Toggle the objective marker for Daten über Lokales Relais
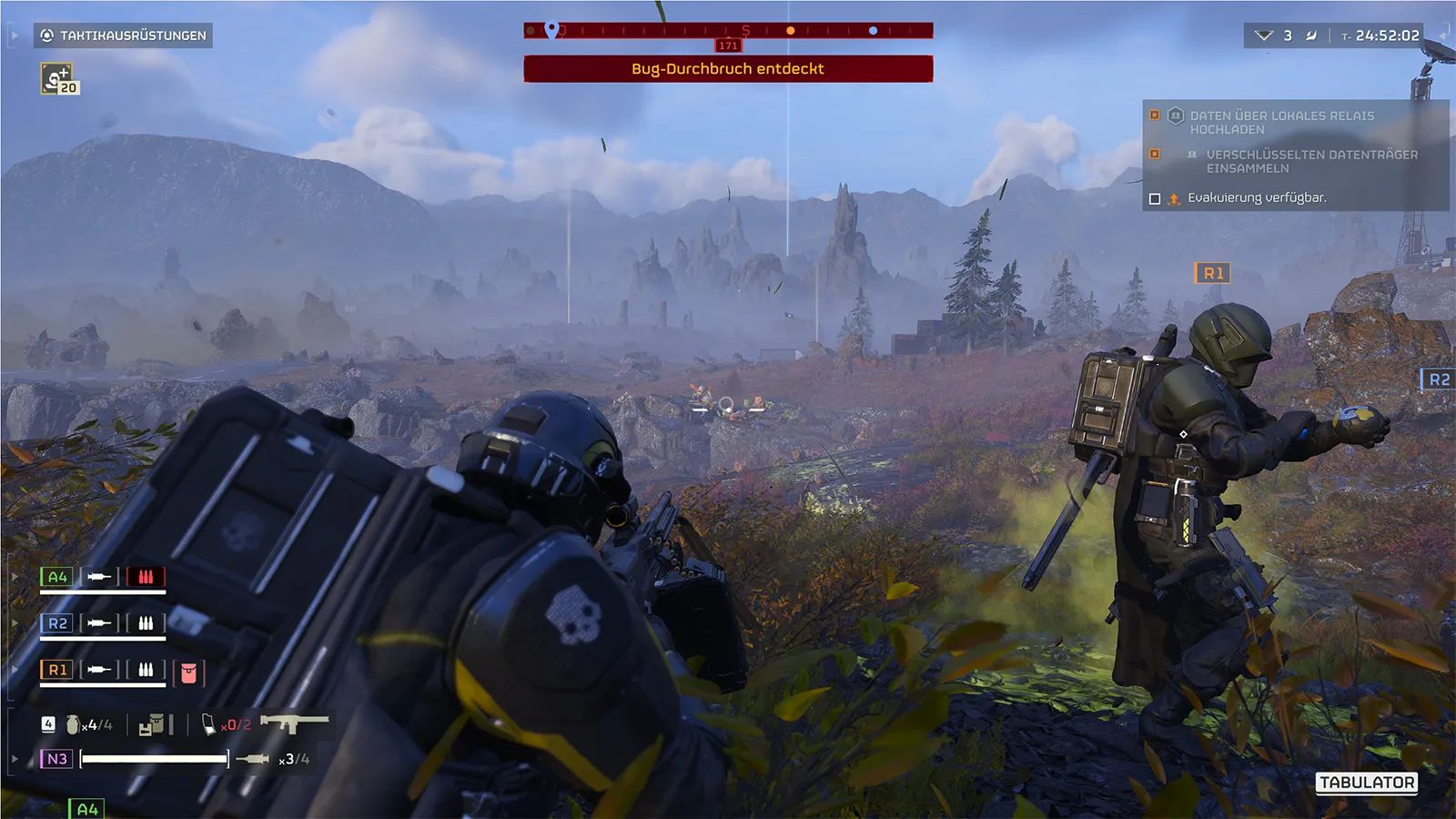The height and width of the screenshot is (819, 1456). (x=1155, y=115)
